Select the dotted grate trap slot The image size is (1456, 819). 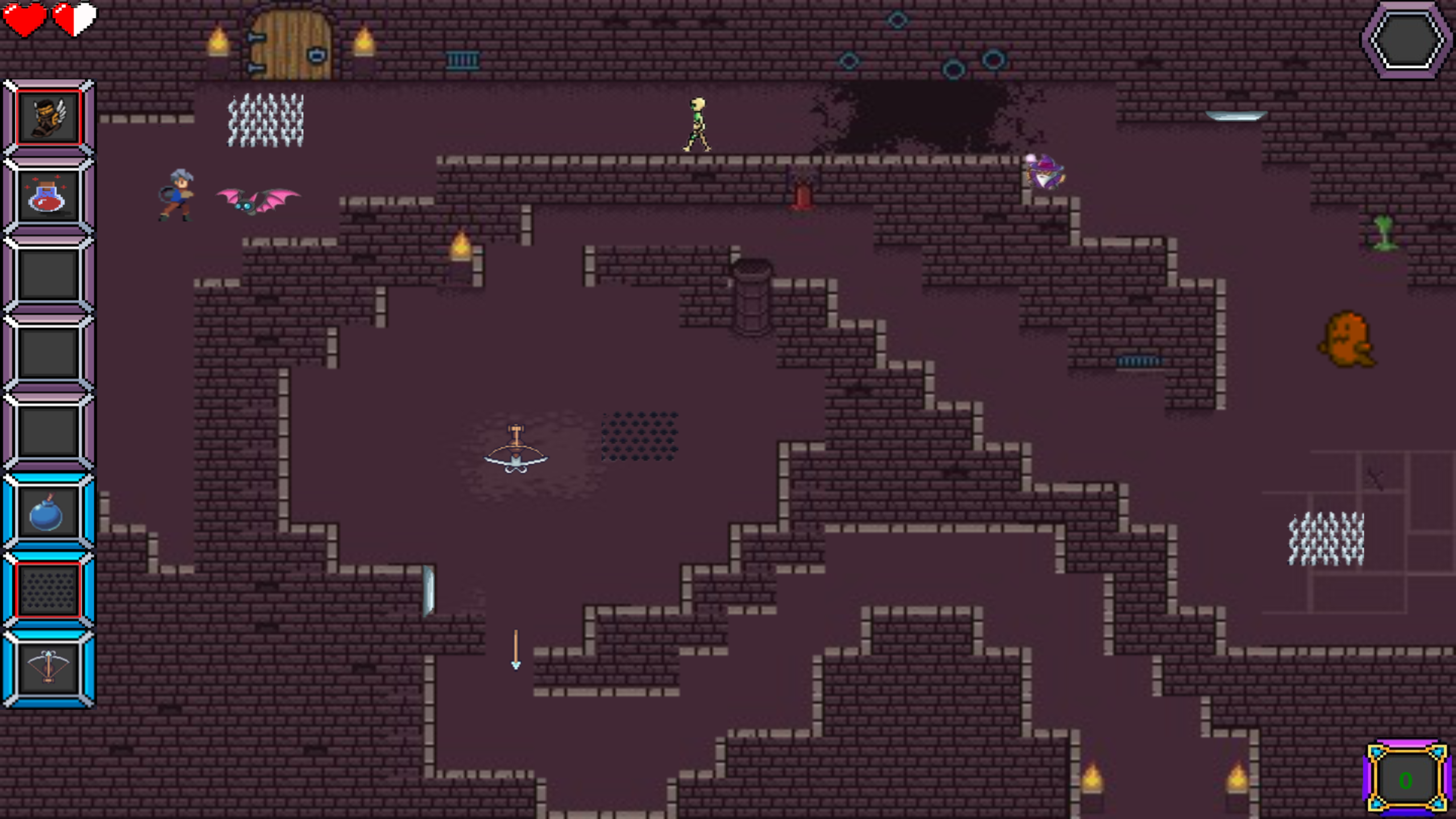coord(49,590)
